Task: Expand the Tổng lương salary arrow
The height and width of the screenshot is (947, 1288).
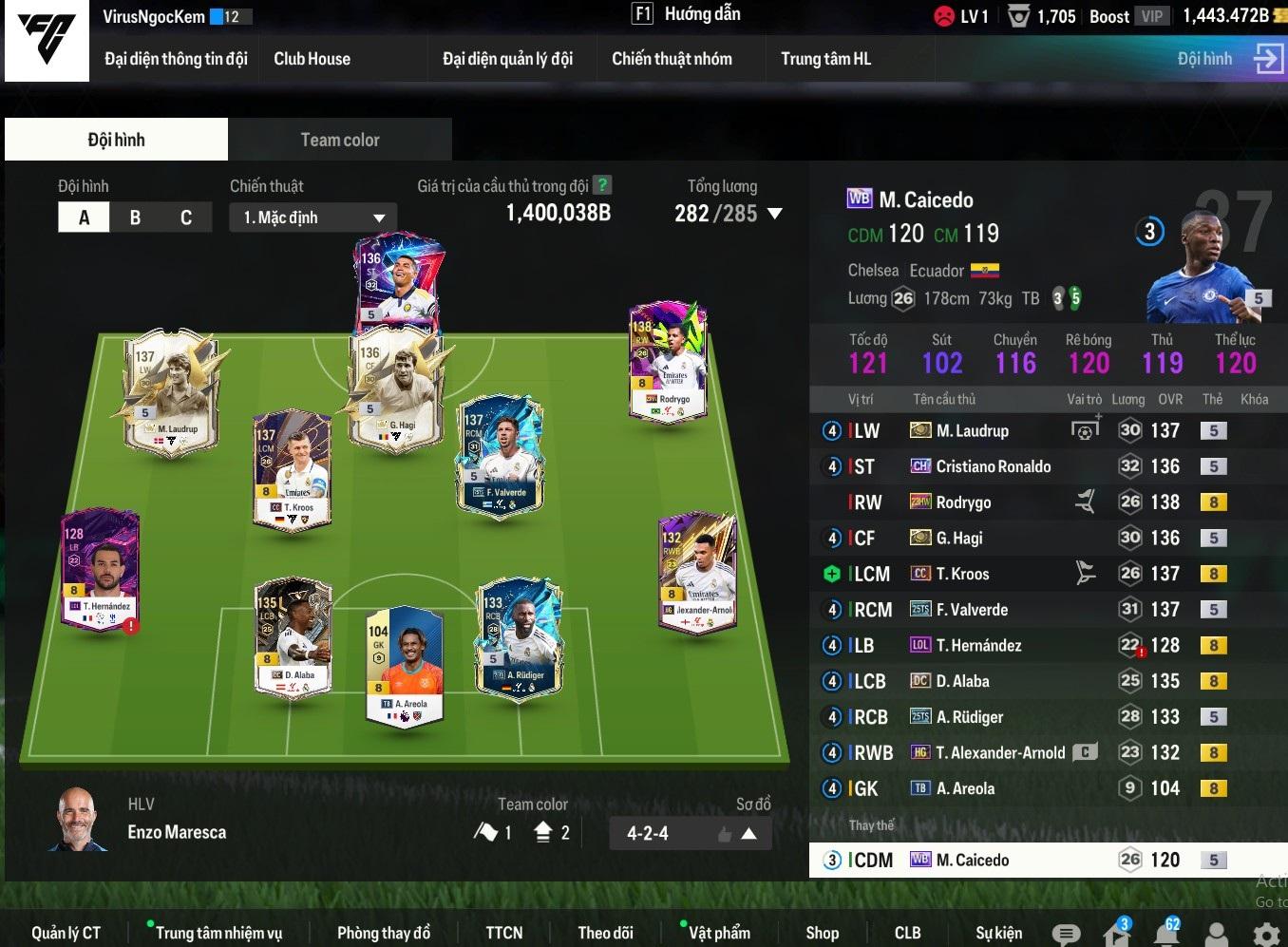Action: click(775, 214)
